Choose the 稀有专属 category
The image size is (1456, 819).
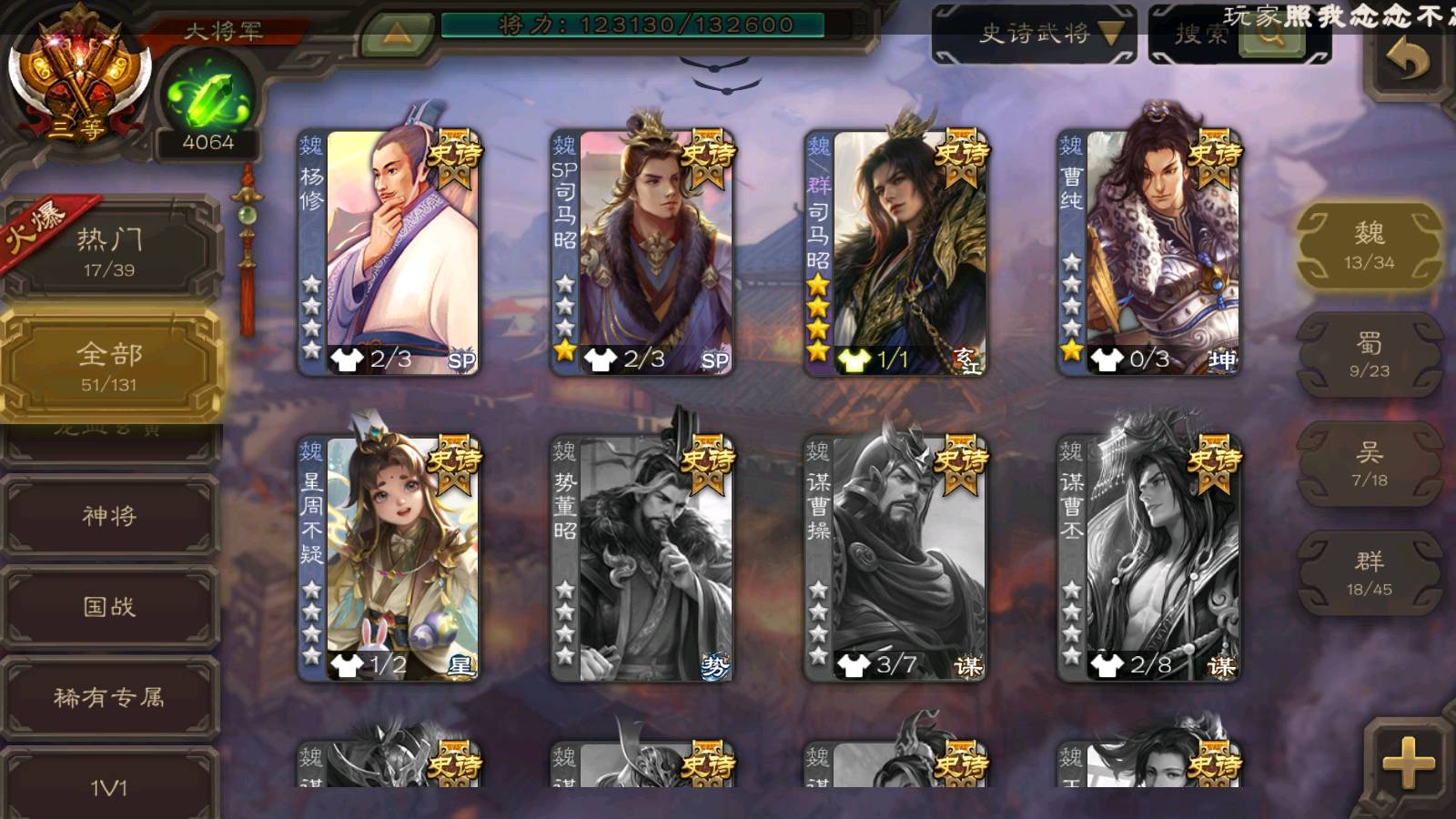coord(109,698)
